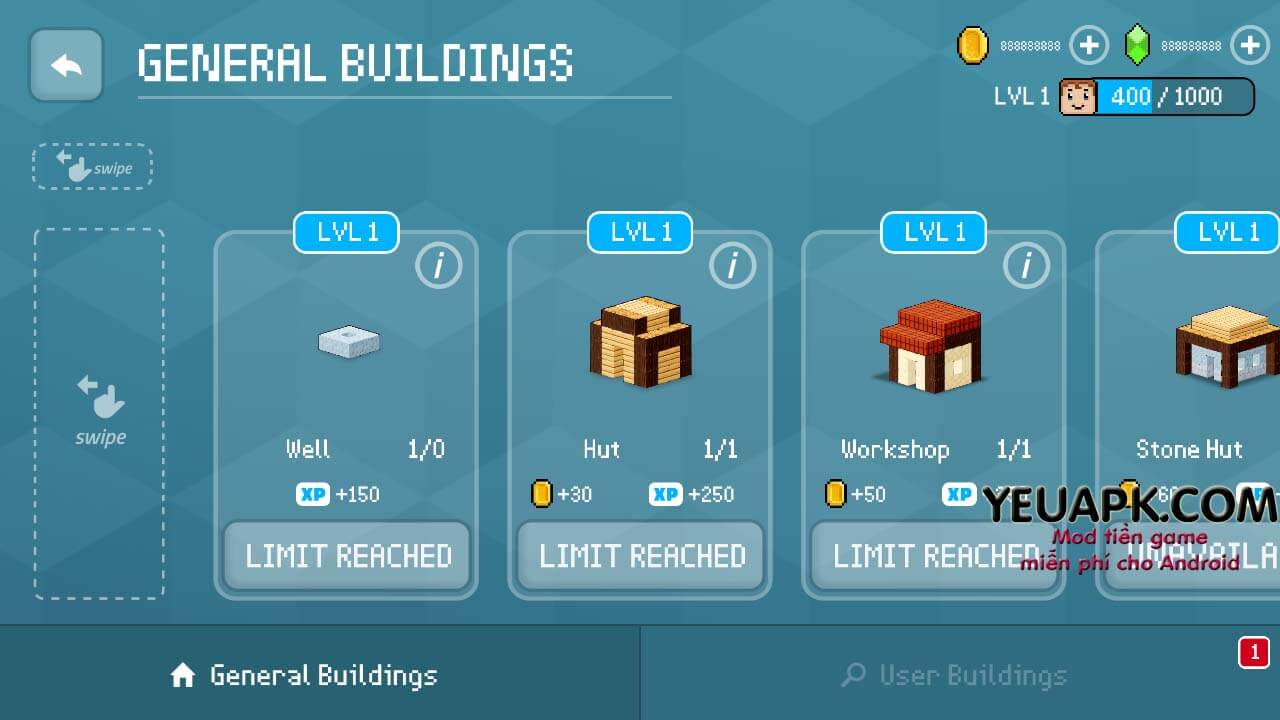Tap the gold coin currency icon
This screenshot has height=720, width=1280.
point(971,45)
